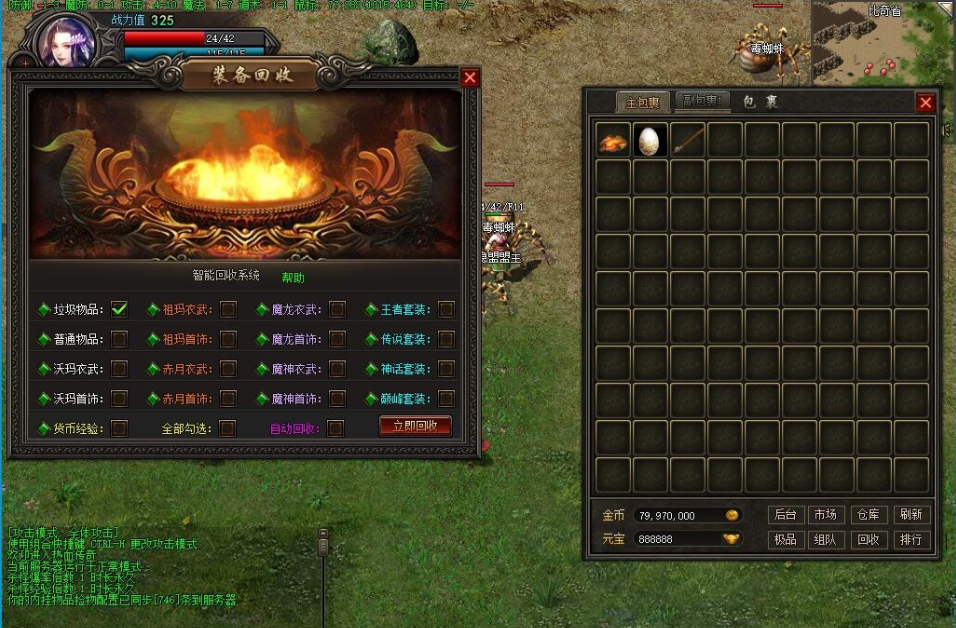Tick the 全部勾选 select-all checkbox
This screenshot has height=628, width=956.
pos(228,428)
